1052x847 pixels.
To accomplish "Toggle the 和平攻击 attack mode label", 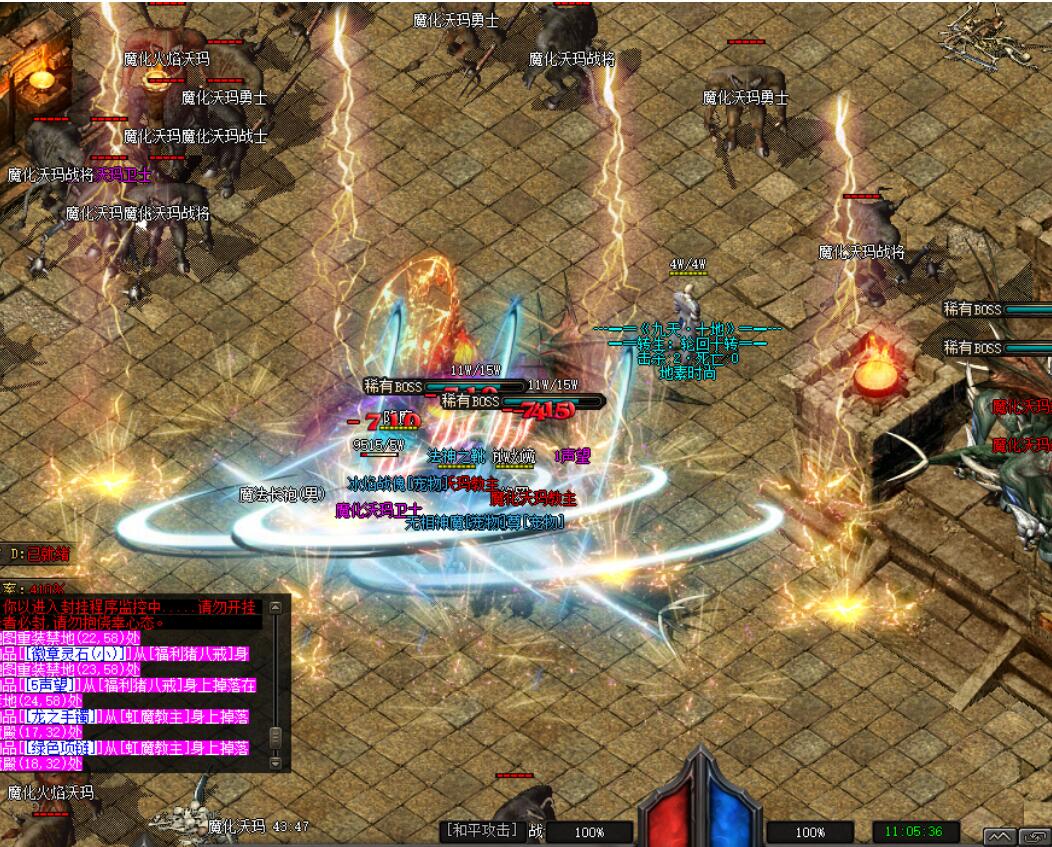I will (482, 831).
